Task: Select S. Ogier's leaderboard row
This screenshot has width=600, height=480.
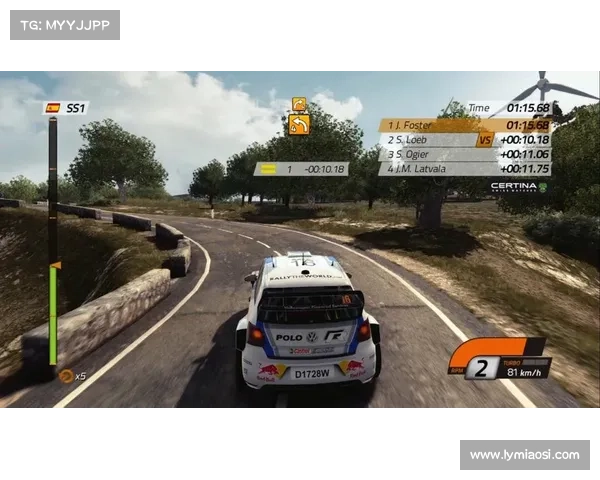Action: [x=465, y=154]
